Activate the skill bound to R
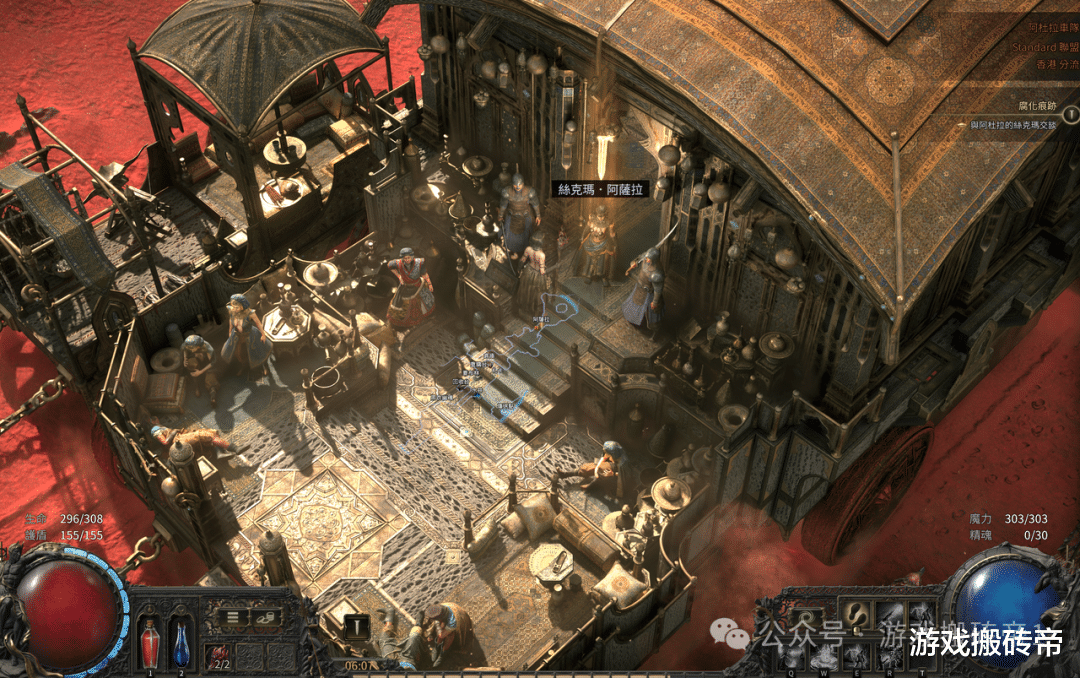 888,653
